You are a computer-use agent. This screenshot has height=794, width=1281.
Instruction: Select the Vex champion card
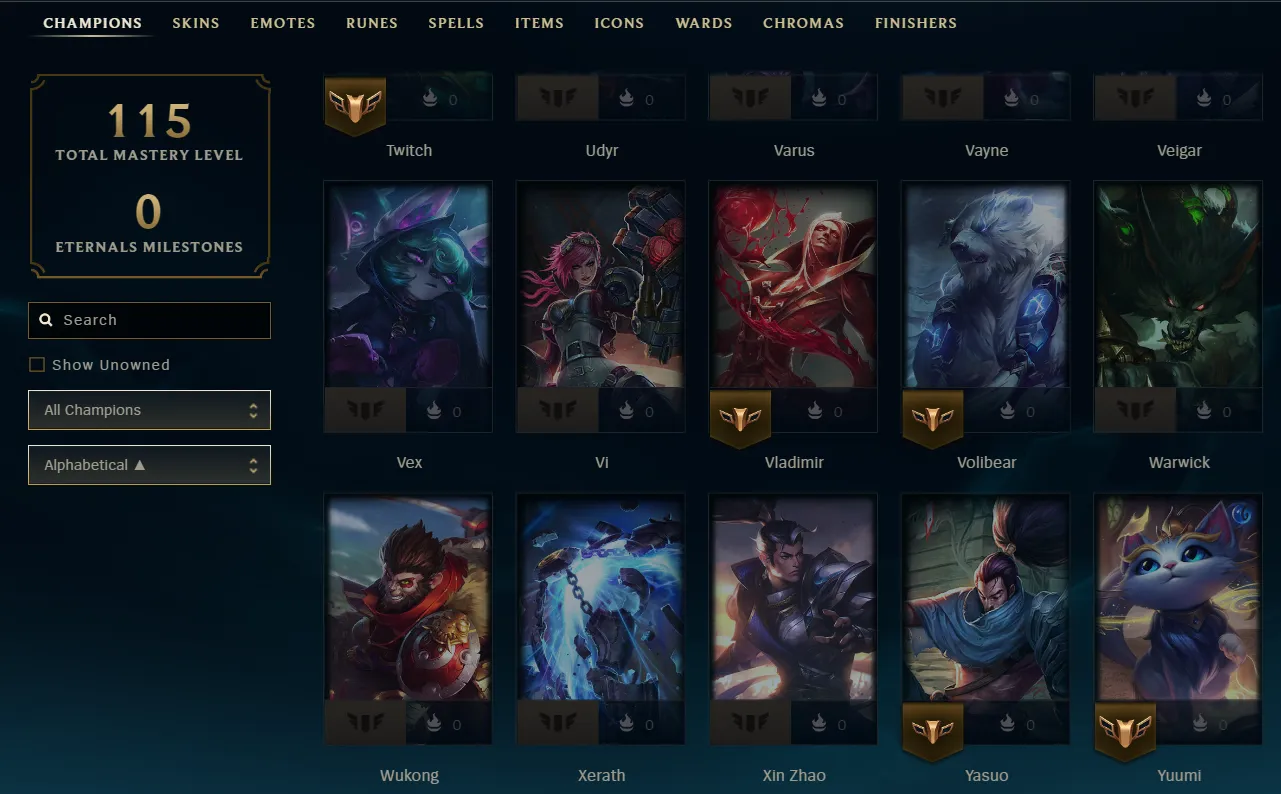pyautogui.click(x=408, y=285)
